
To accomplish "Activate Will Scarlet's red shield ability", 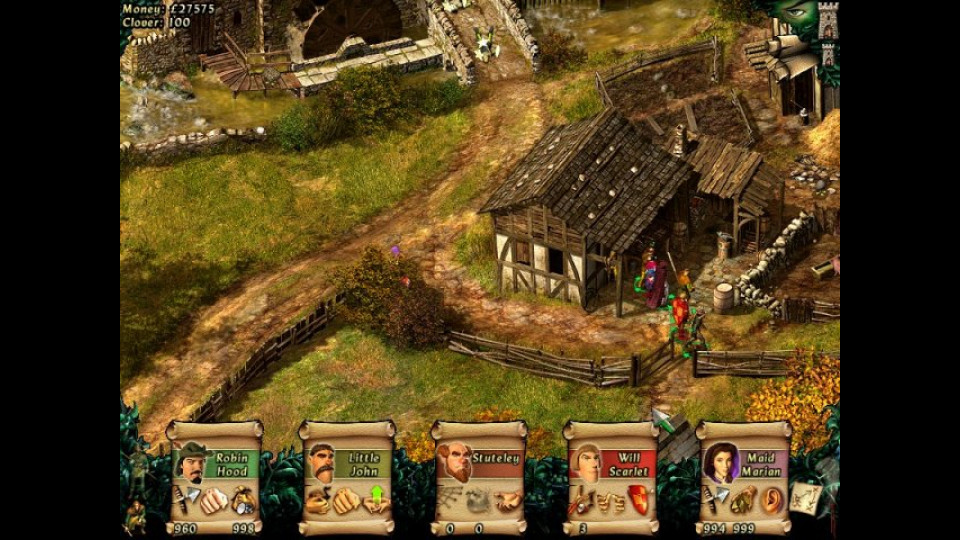I will click(638, 499).
